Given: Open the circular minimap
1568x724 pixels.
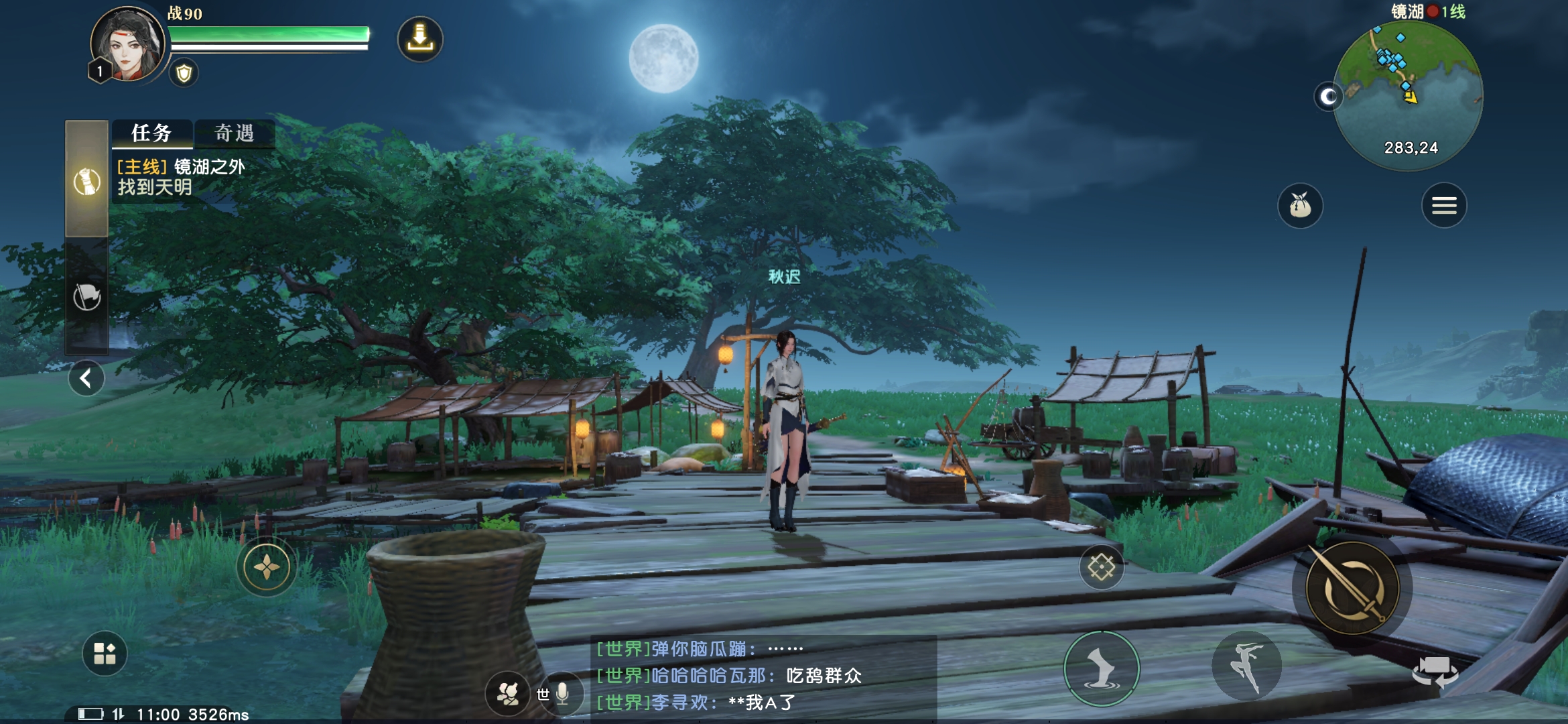Looking at the screenshot, I should point(1408,94).
